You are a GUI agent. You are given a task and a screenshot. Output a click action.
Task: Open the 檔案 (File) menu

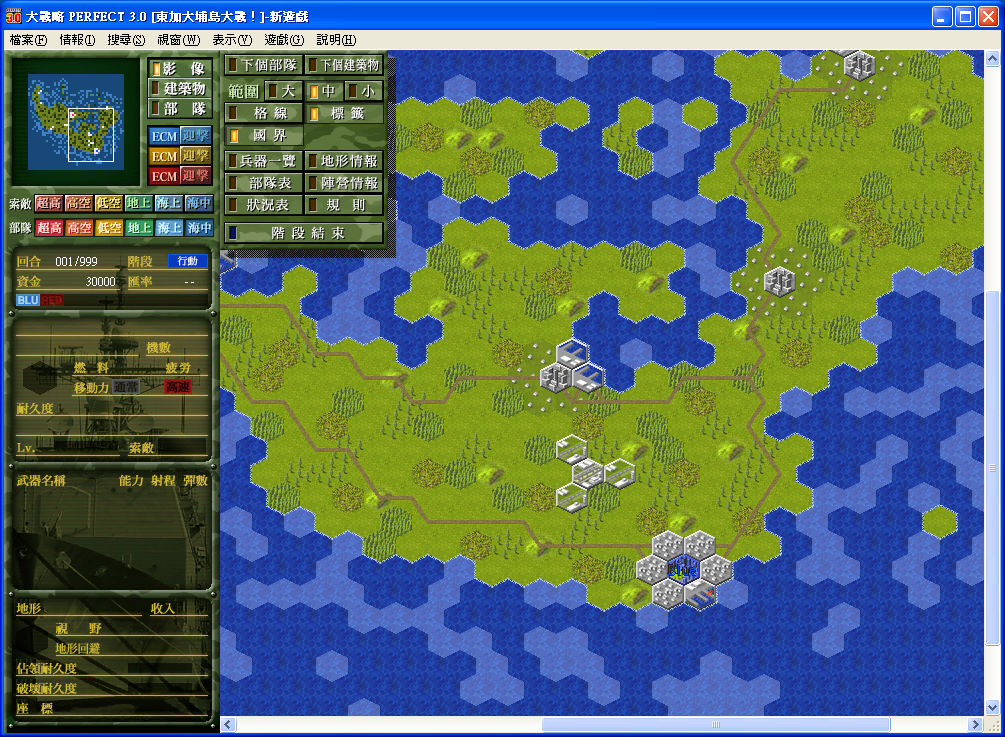28,40
